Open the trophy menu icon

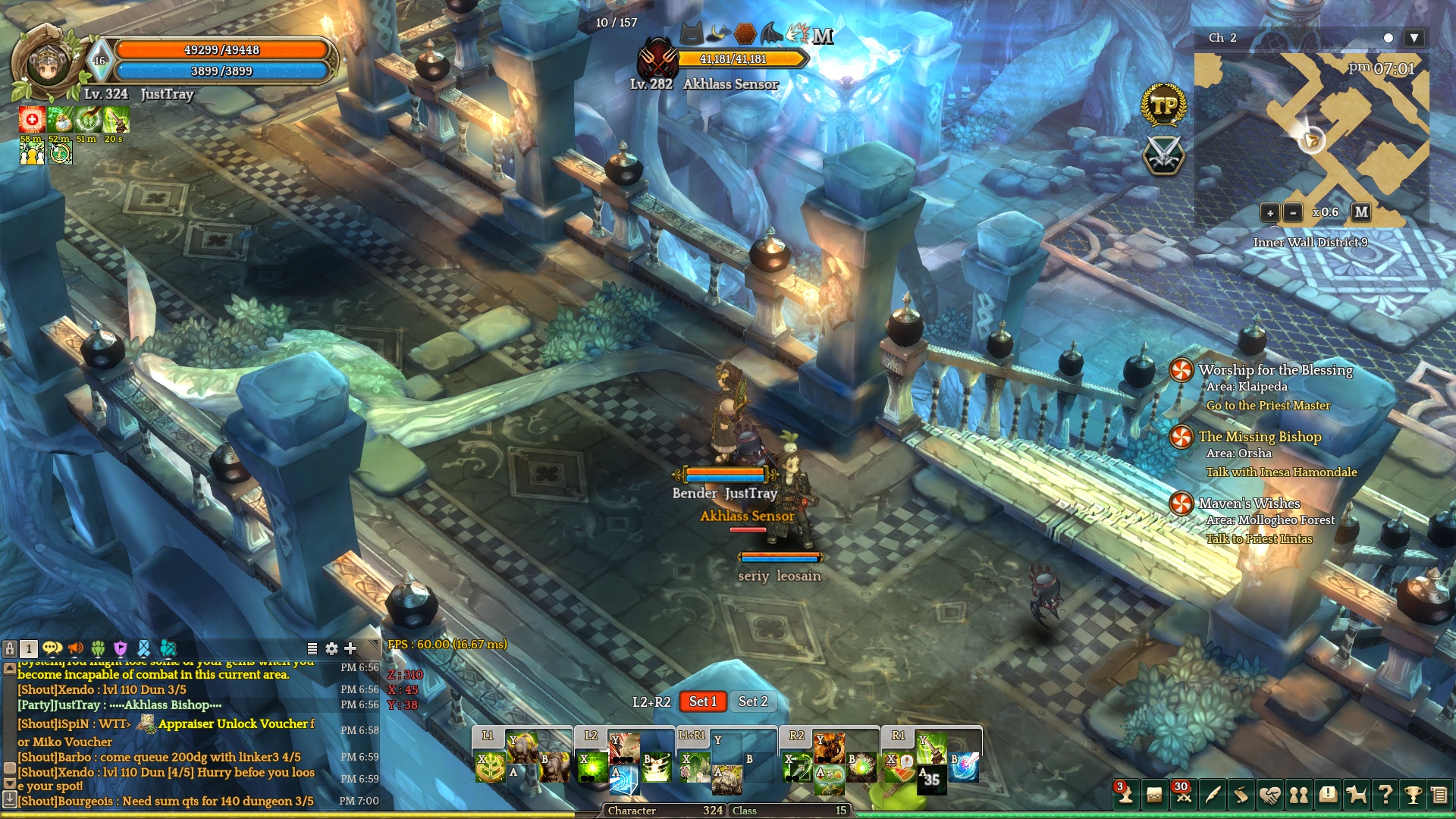pyautogui.click(x=1413, y=795)
